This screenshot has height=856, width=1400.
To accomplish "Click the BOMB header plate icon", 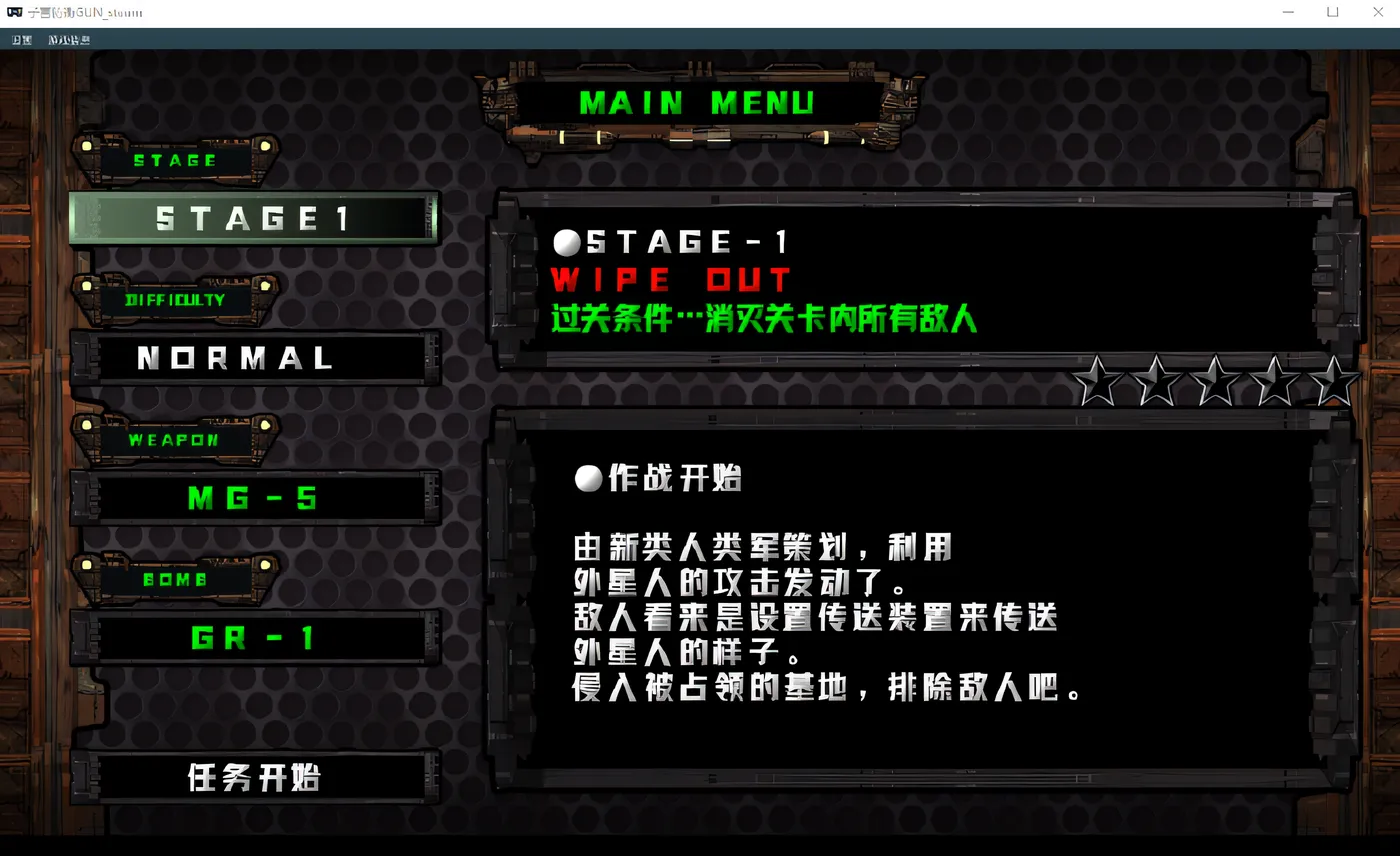I will pyautogui.click(x=175, y=580).
